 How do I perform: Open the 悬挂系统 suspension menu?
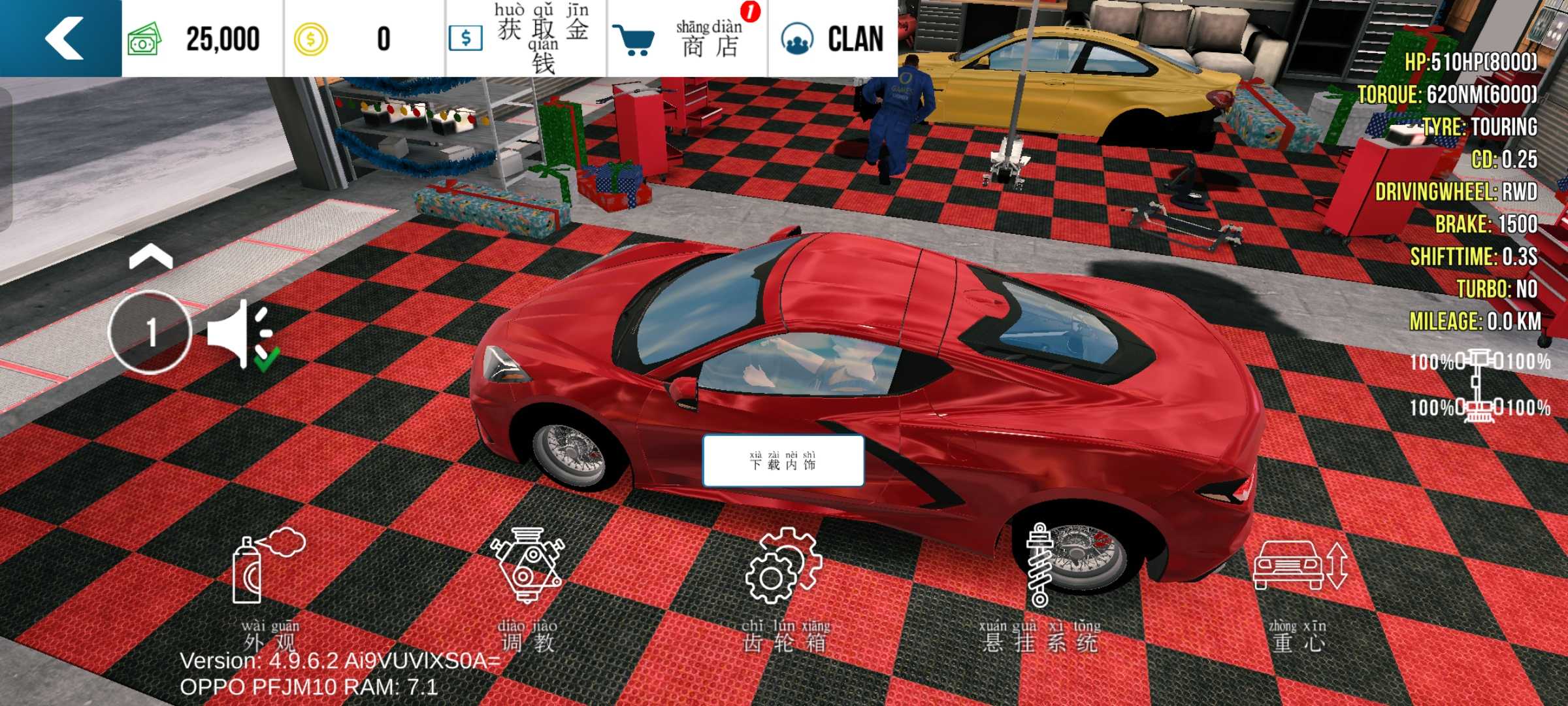pyautogui.click(x=1040, y=588)
